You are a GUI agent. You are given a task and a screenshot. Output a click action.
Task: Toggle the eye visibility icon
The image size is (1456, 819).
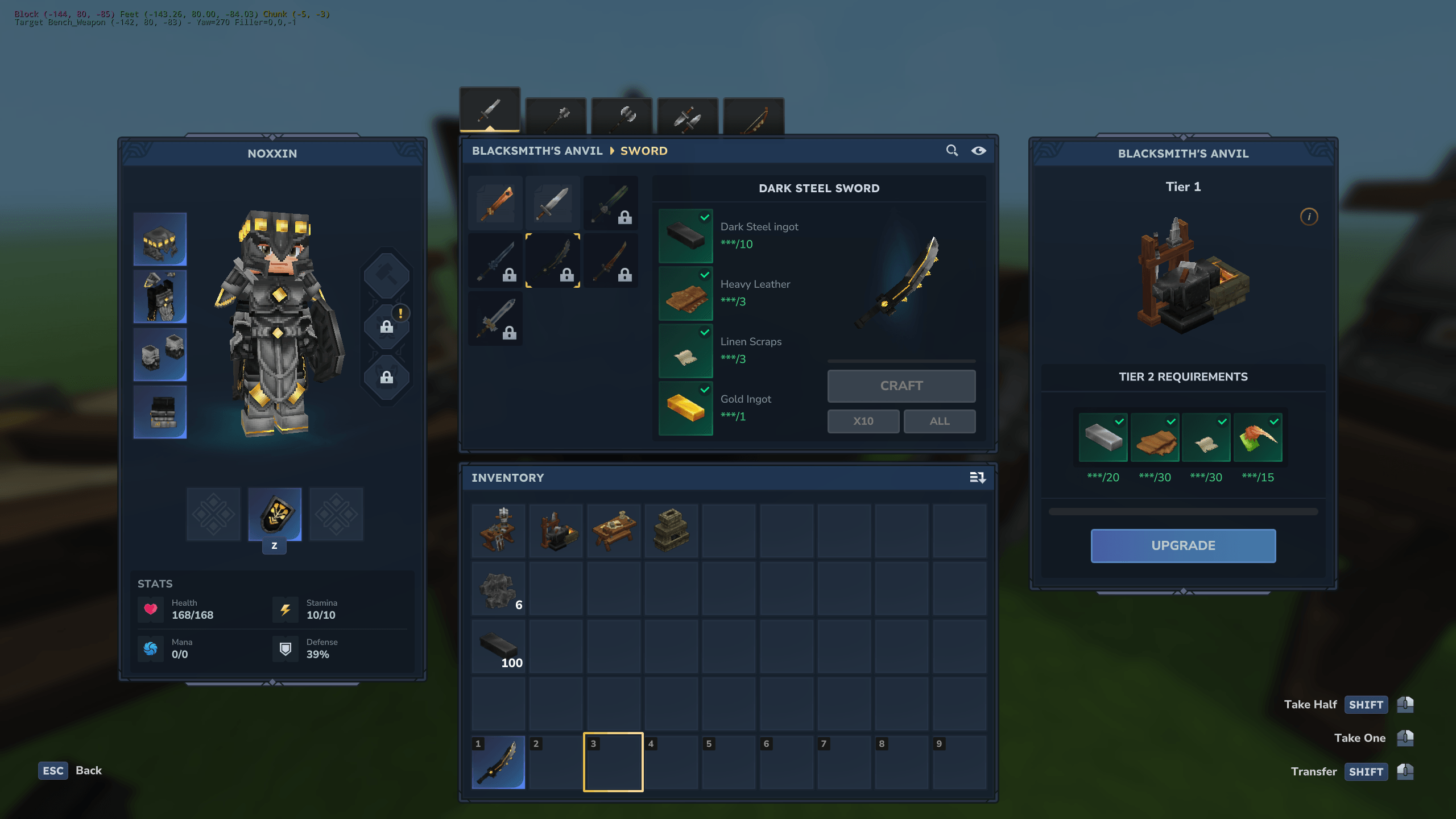point(978,150)
